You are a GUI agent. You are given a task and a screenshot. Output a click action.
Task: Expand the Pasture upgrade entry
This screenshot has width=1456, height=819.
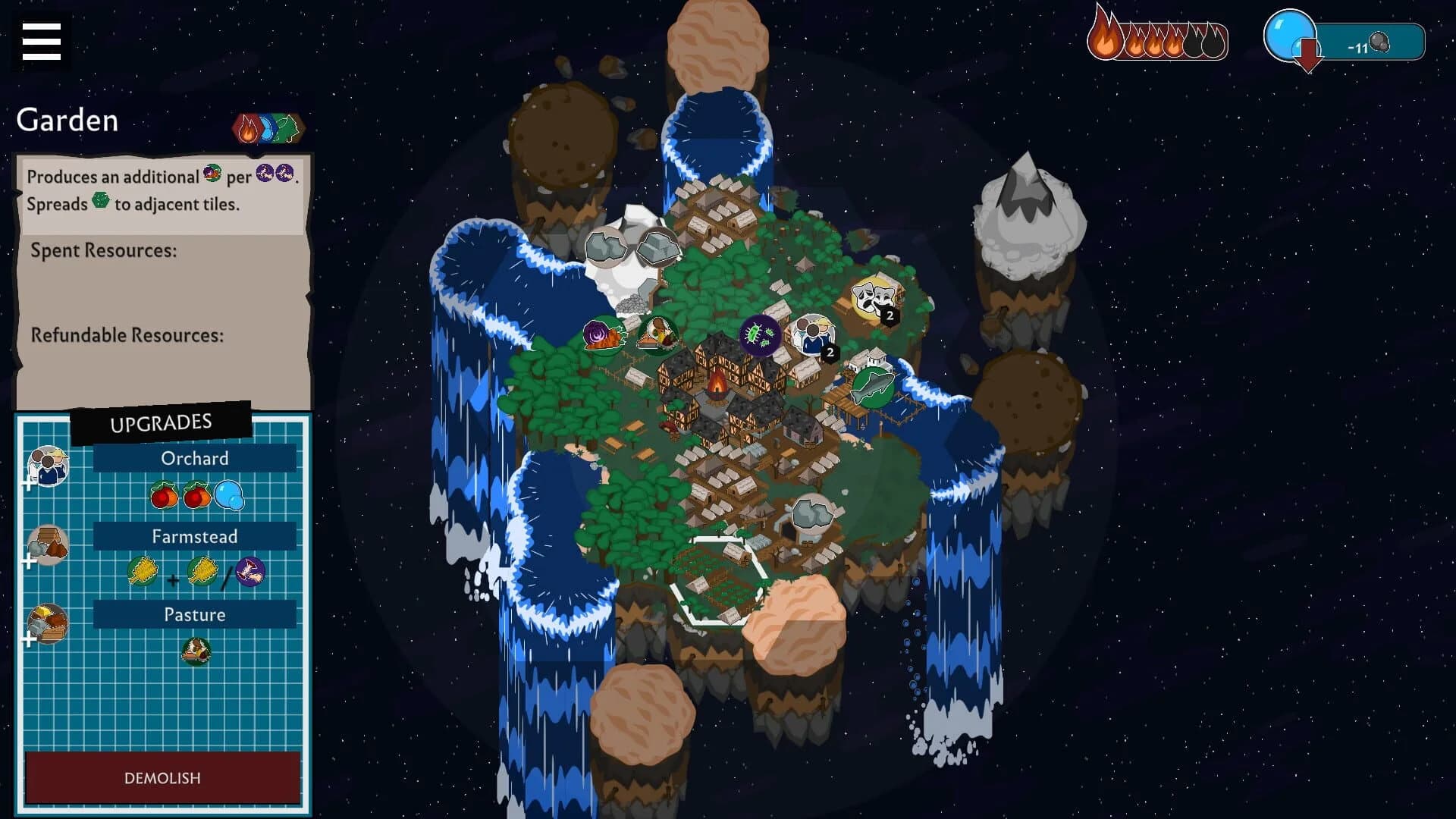(194, 614)
